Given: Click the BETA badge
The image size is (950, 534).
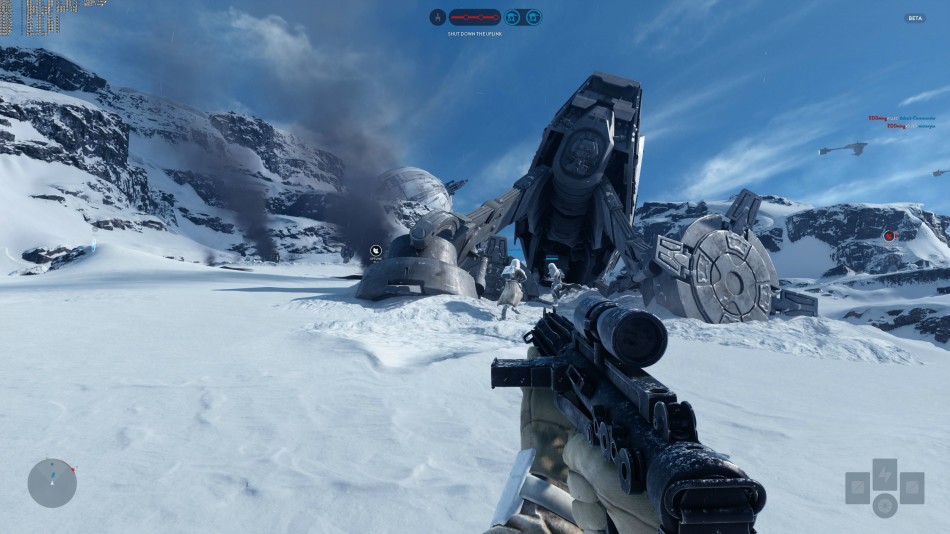Looking at the screenshot, I should tap(915, 18).
